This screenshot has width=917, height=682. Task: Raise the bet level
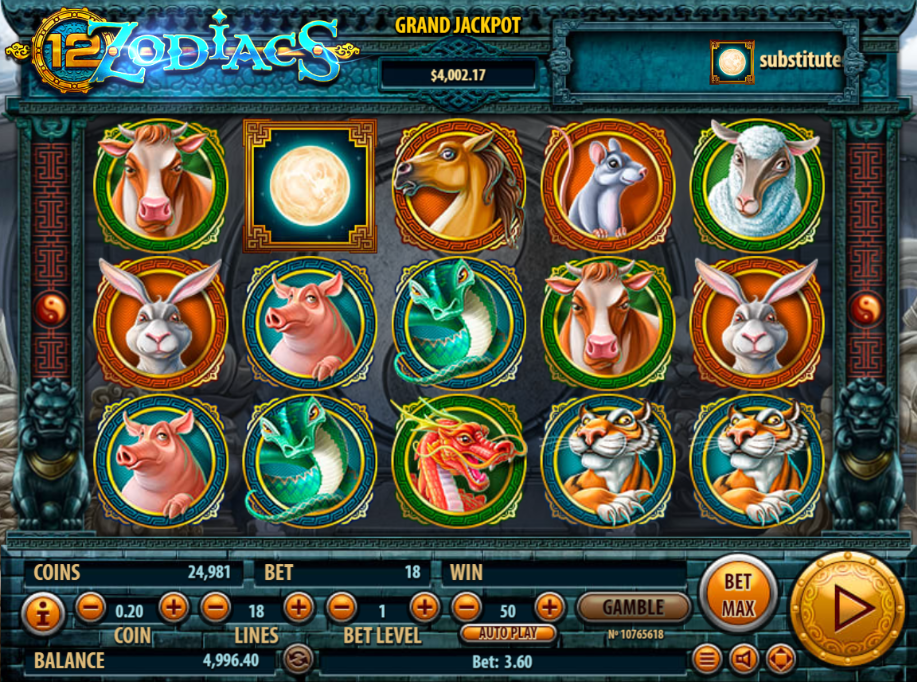424,607
